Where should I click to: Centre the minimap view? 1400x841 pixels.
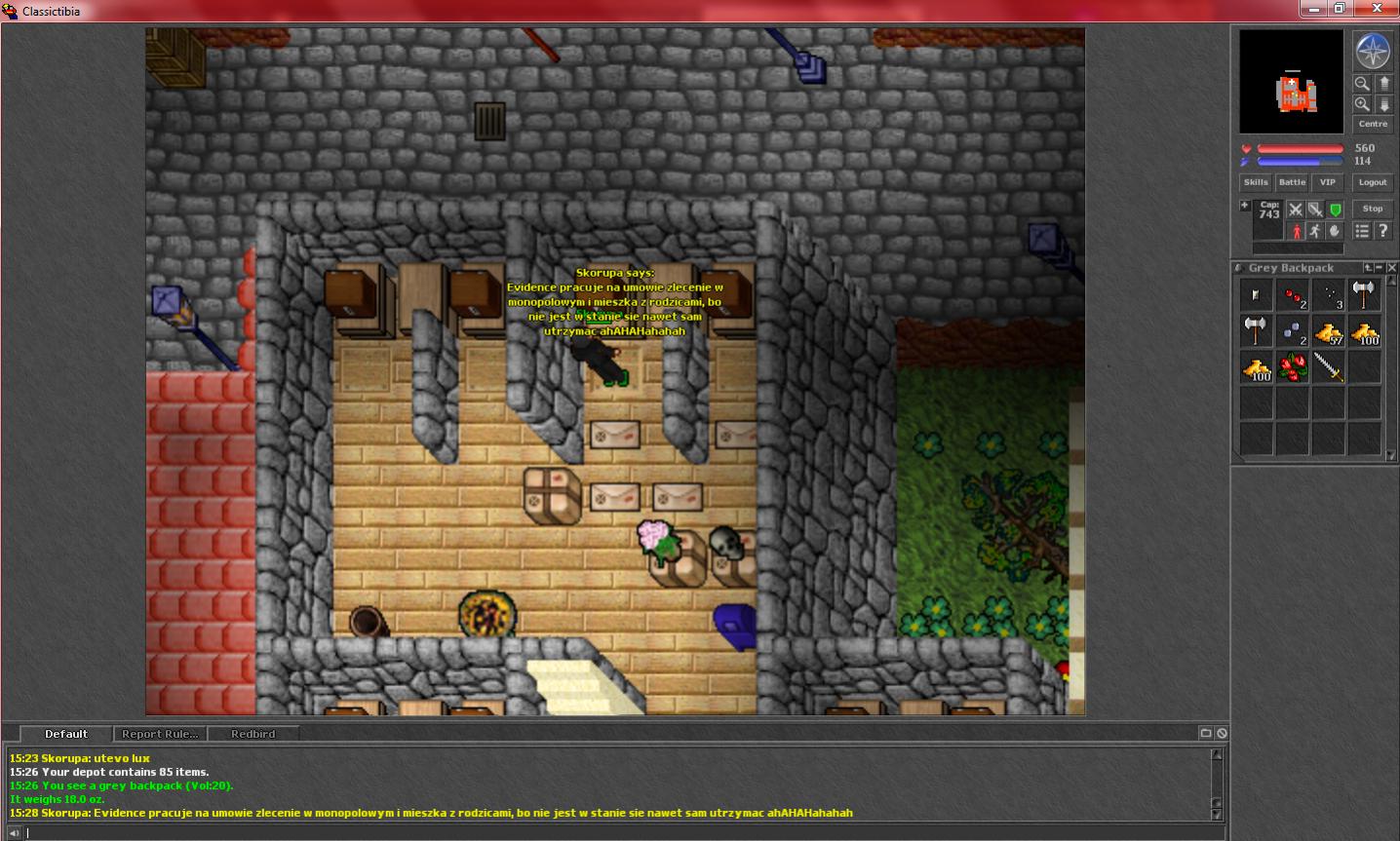click(x=1373, y=124)
